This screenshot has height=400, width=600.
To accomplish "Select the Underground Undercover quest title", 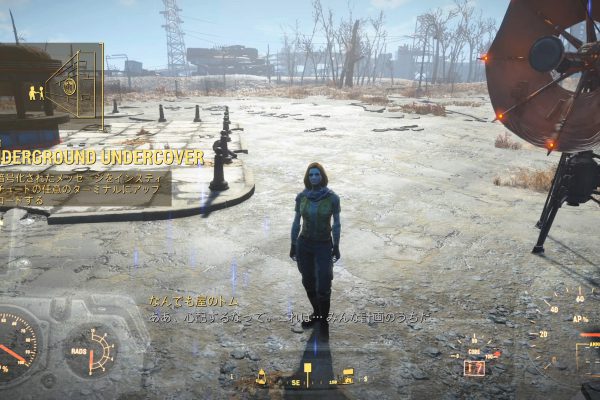I will coord(102,157).
